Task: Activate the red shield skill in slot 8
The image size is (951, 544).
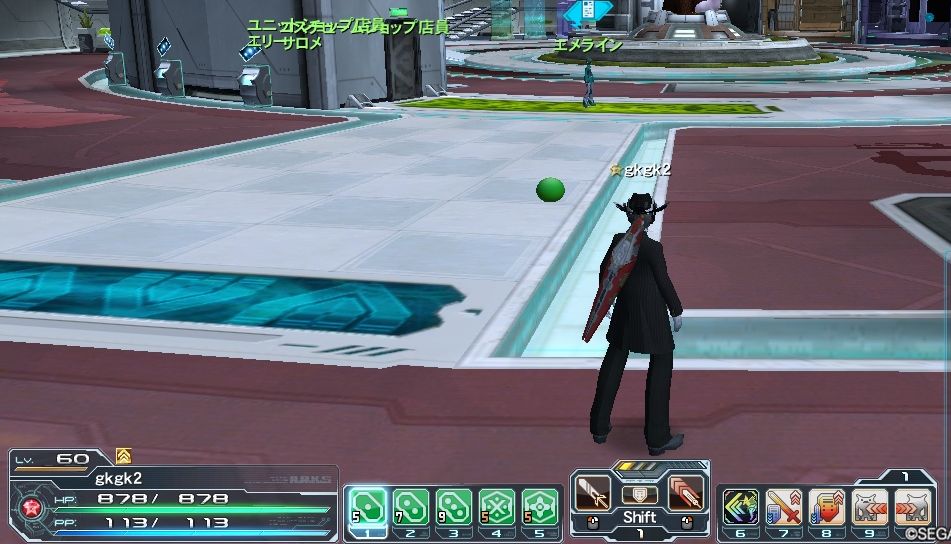Action: tap(826, 506)
